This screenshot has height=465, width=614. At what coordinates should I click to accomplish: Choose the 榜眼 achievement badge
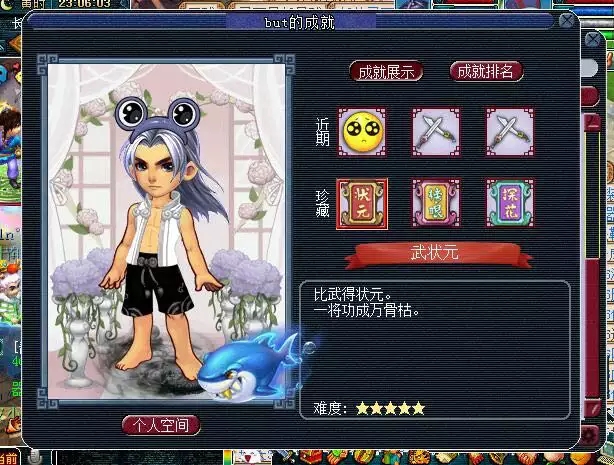point(436,204)
